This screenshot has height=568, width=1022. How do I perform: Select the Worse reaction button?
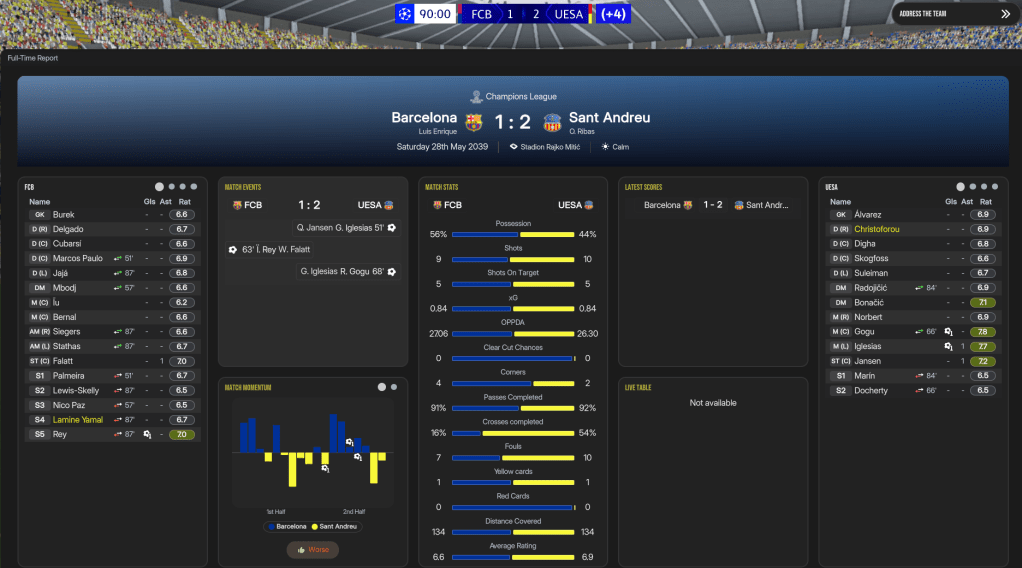tap(312, 549)
